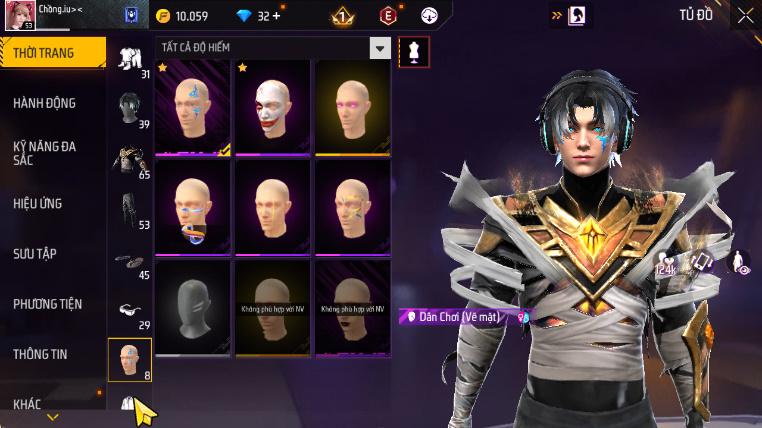Open the full outfit sets category
Image resolution: width=762 pixels, height=428 pixels.
click(130, 59)
